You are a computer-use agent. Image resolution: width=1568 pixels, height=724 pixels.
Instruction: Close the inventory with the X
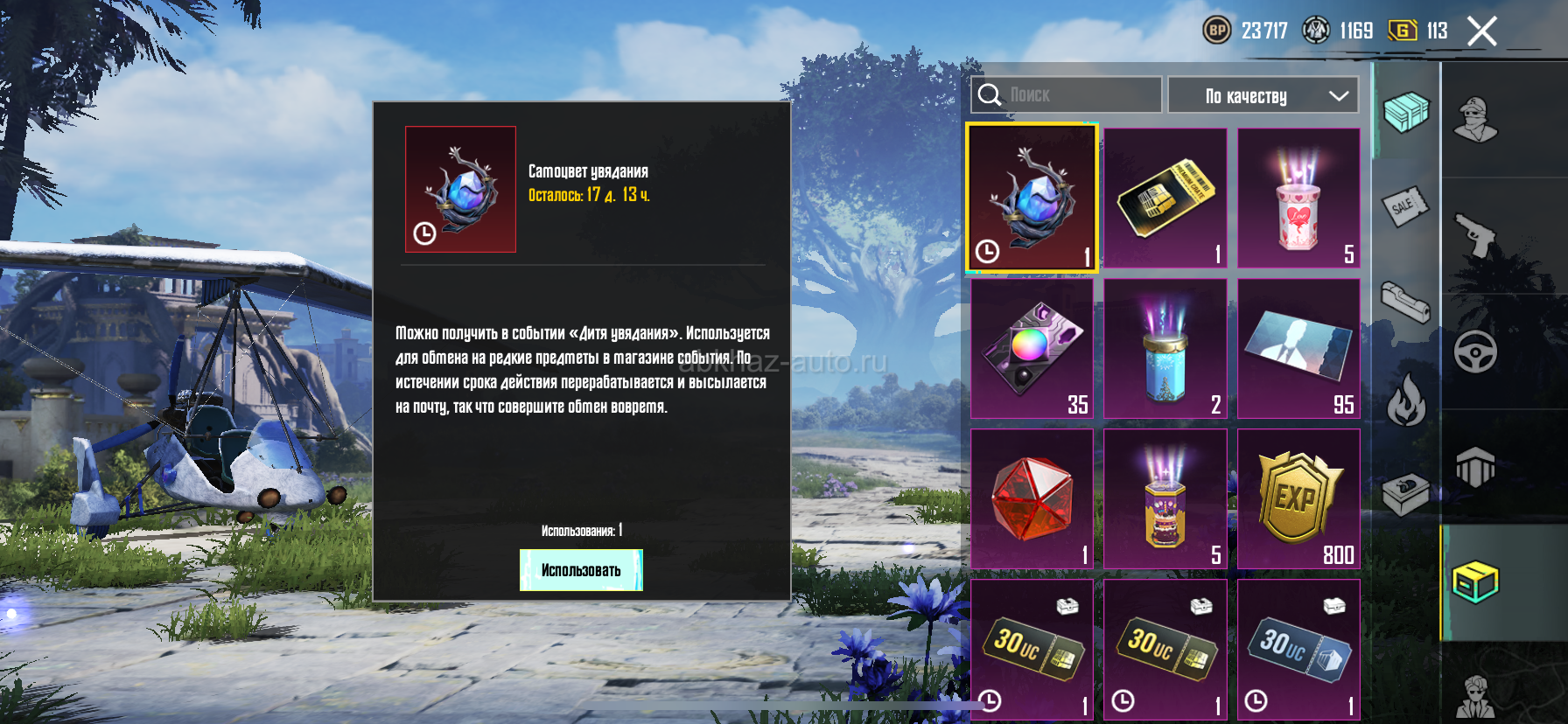[x=1481, y=31]
